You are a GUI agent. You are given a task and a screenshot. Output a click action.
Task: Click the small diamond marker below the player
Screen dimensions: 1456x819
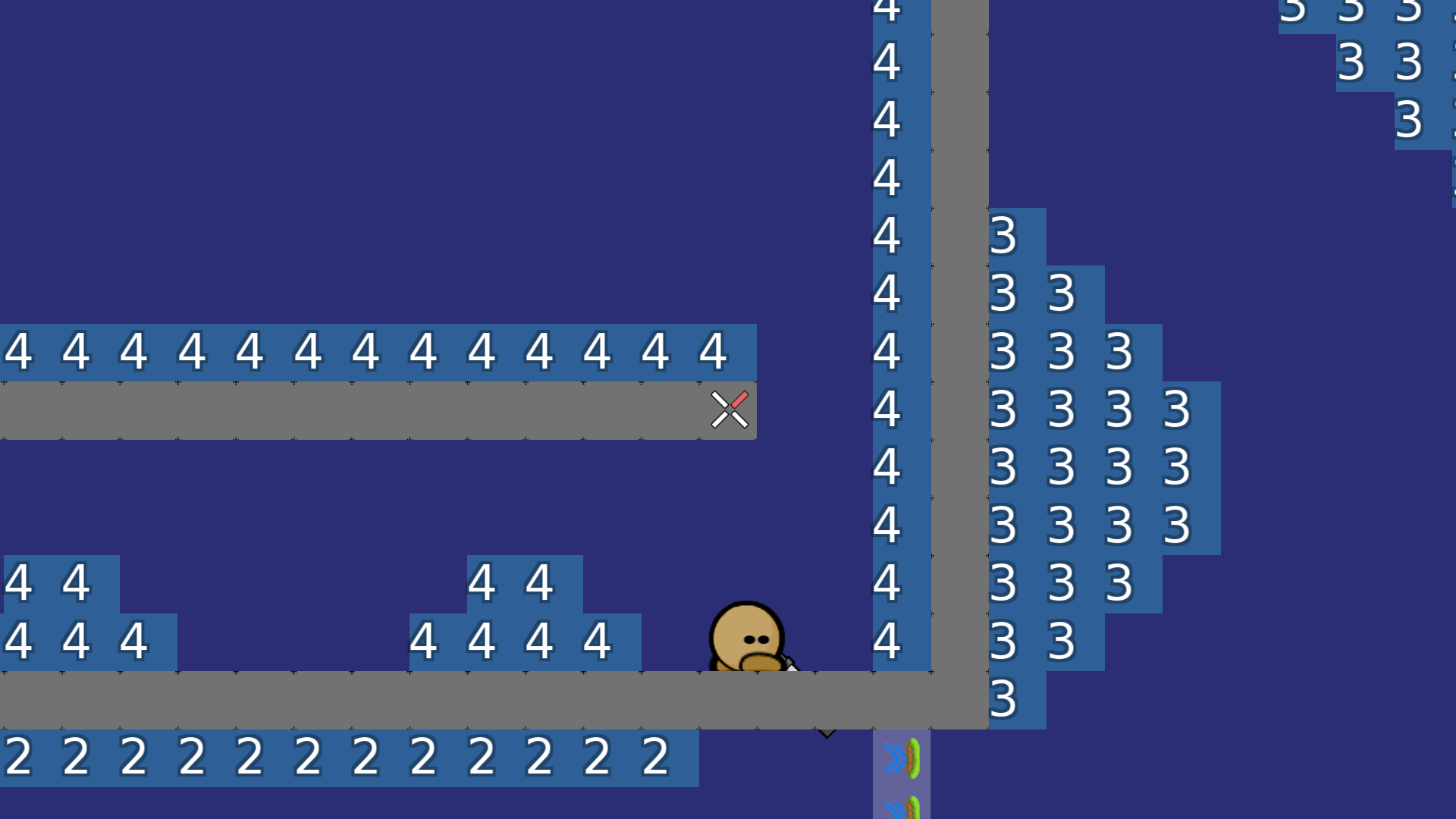coord(827,732)
